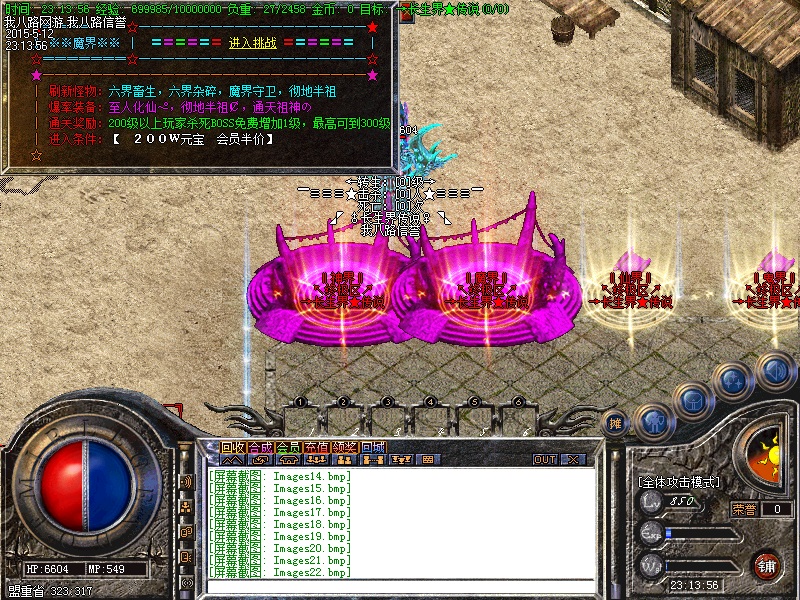Switch to the 合成 synthesis tab

260,447
